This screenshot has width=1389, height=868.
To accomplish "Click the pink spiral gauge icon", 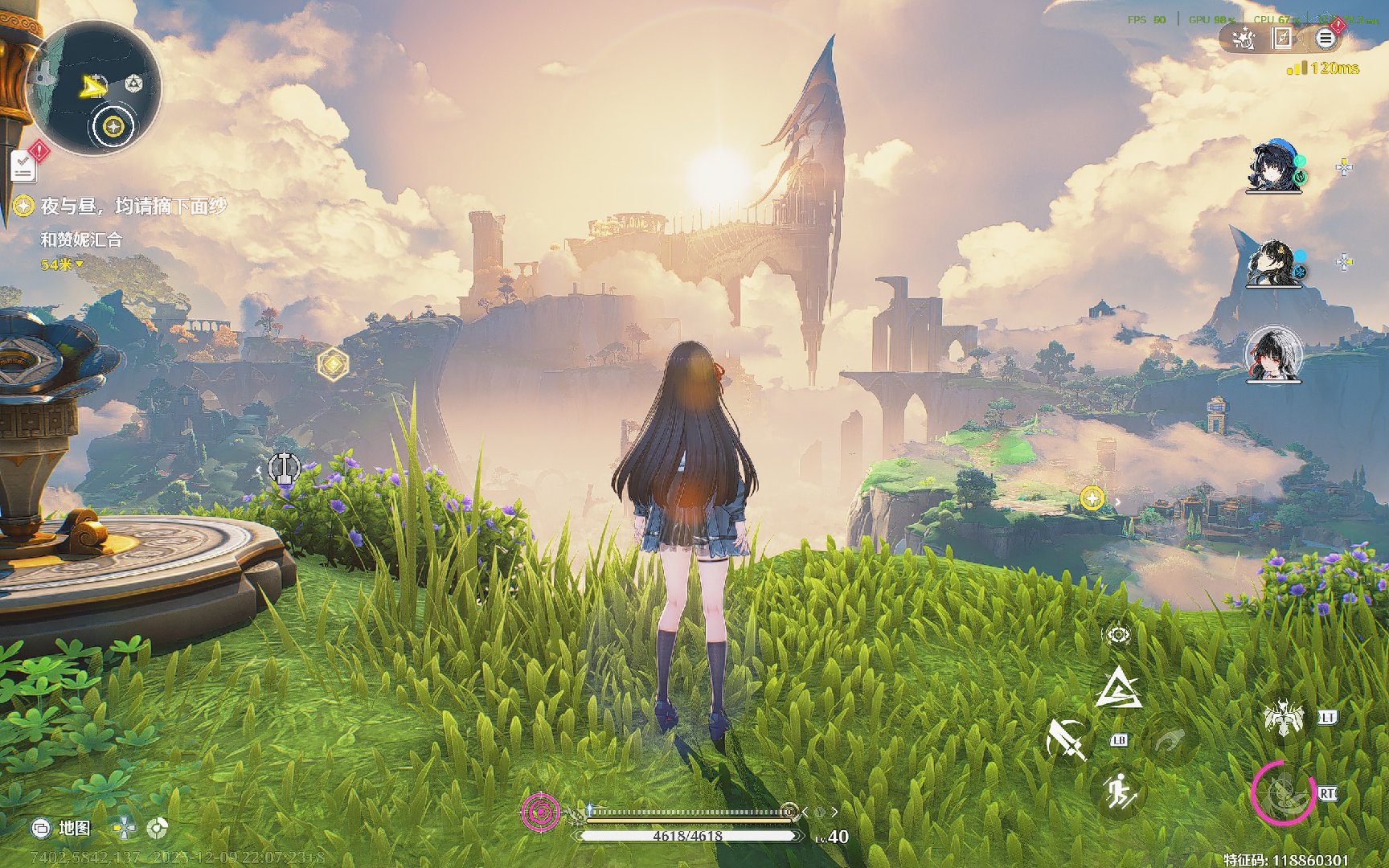I will (x=541, y=812).
